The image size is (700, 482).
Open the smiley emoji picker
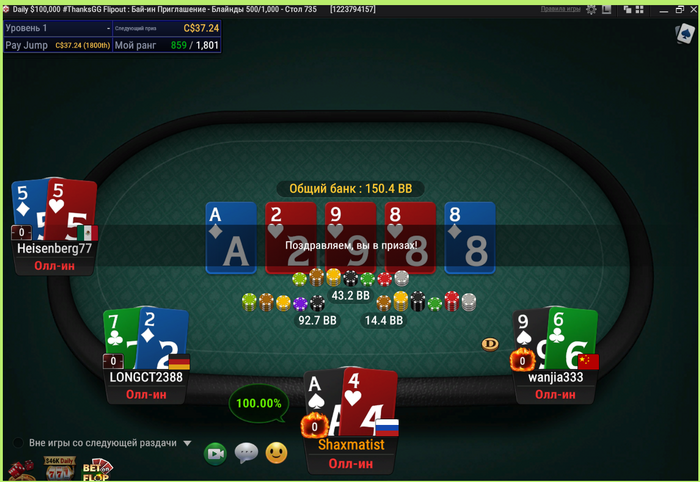(276, 454)
